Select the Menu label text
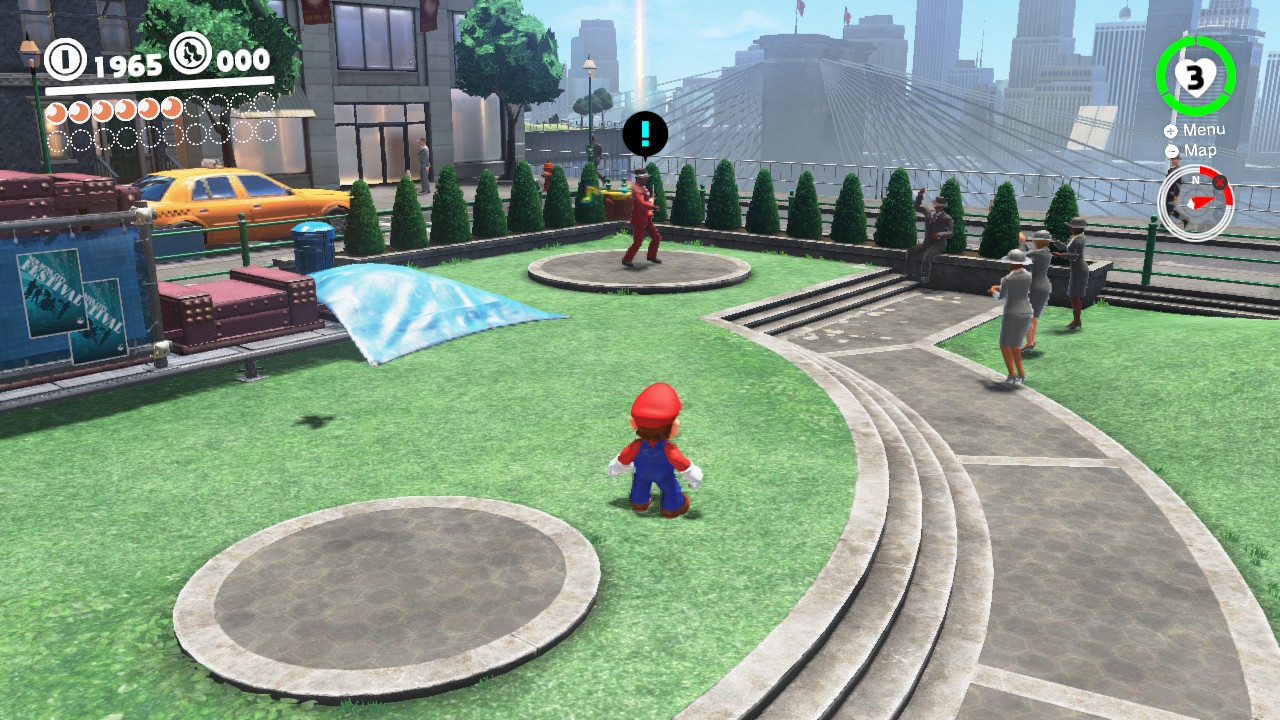 coord(1205,129)
